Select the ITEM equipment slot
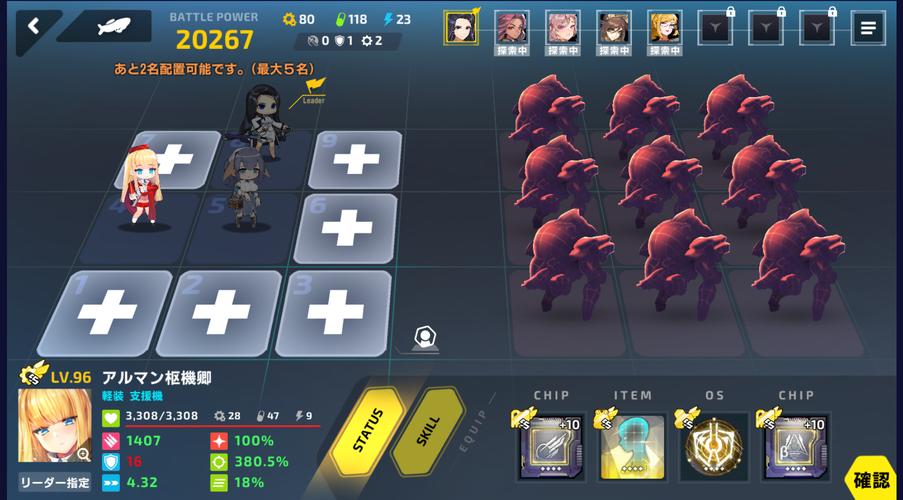This screenshot has width=903, height=500. [x=632, y=446]
